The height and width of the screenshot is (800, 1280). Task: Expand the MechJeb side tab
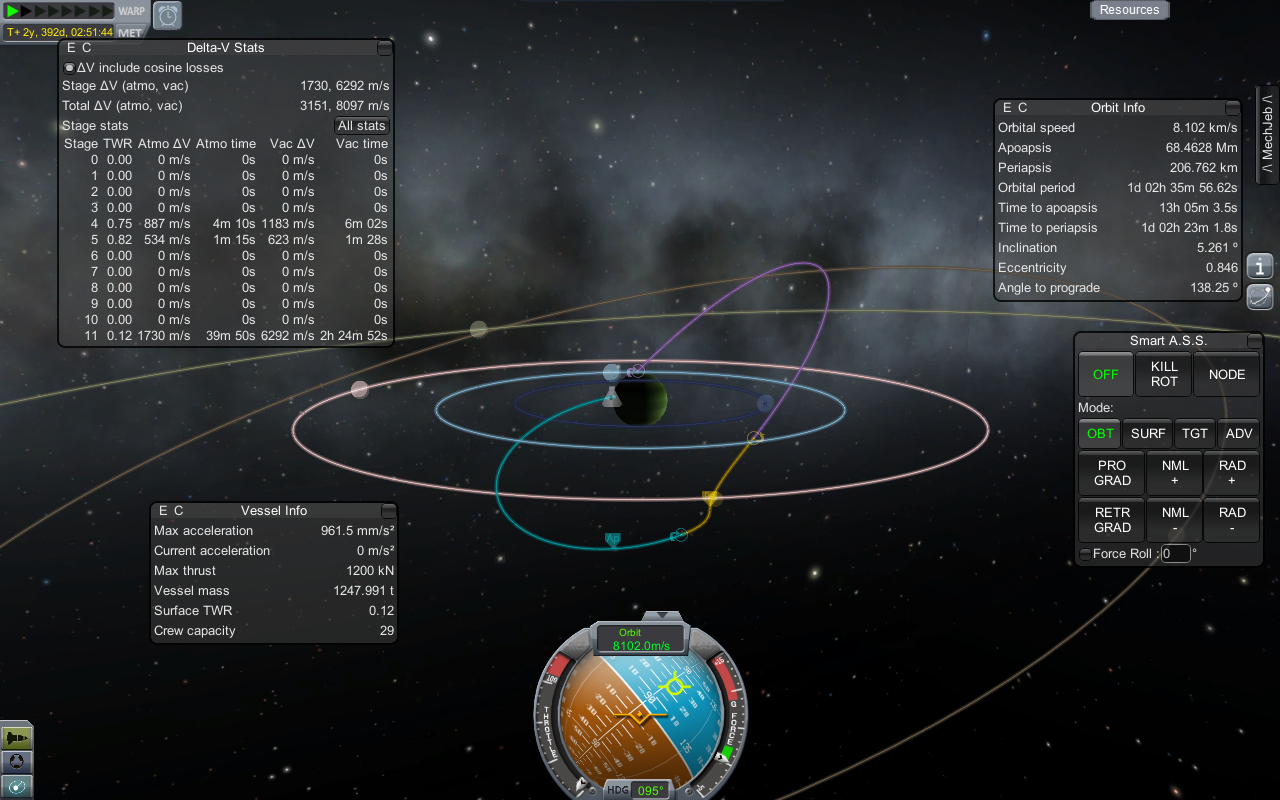1267,136
